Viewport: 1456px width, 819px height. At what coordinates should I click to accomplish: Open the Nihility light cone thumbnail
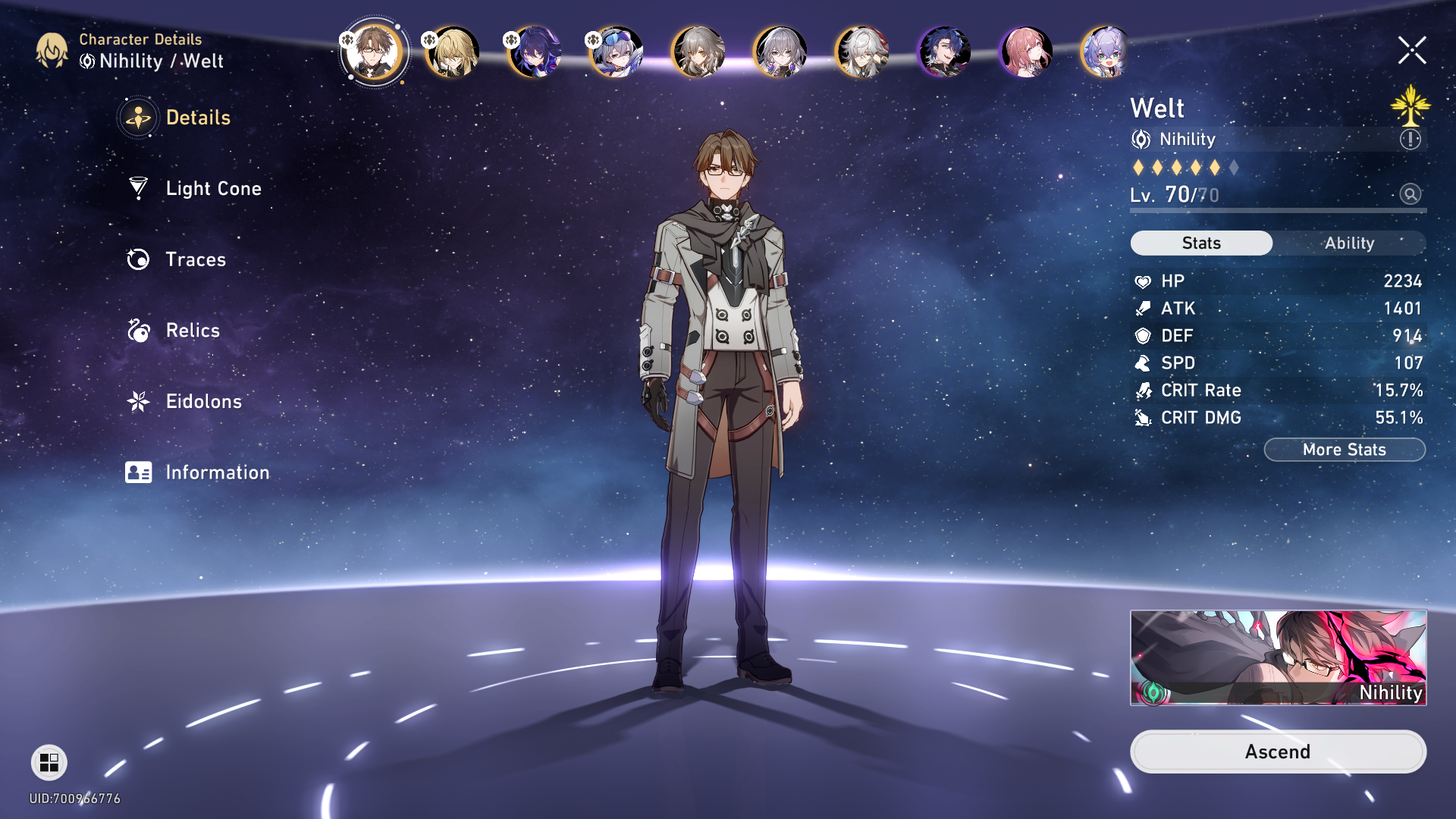point(1278,657)
